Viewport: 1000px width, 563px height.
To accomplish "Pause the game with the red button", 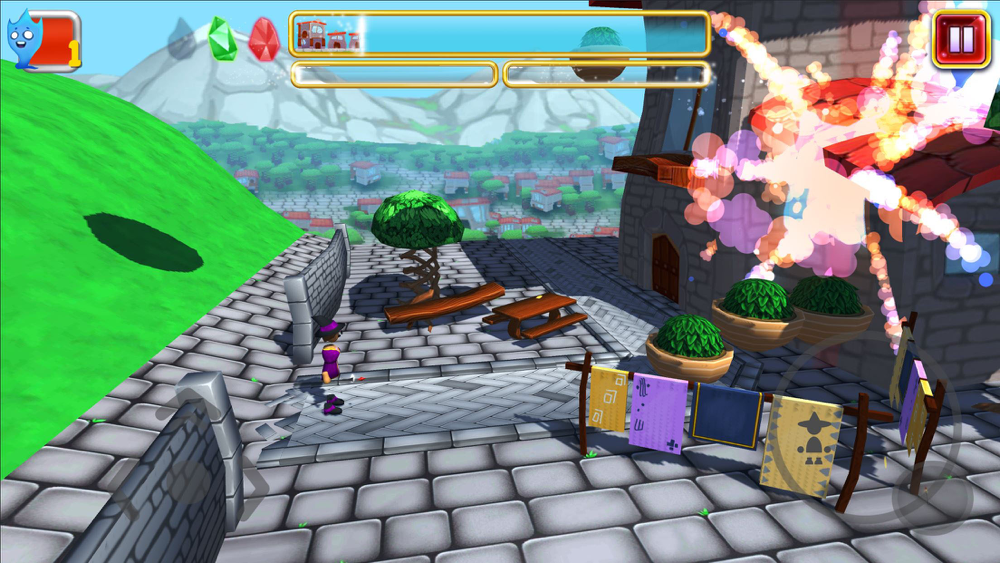I will 960,39.
